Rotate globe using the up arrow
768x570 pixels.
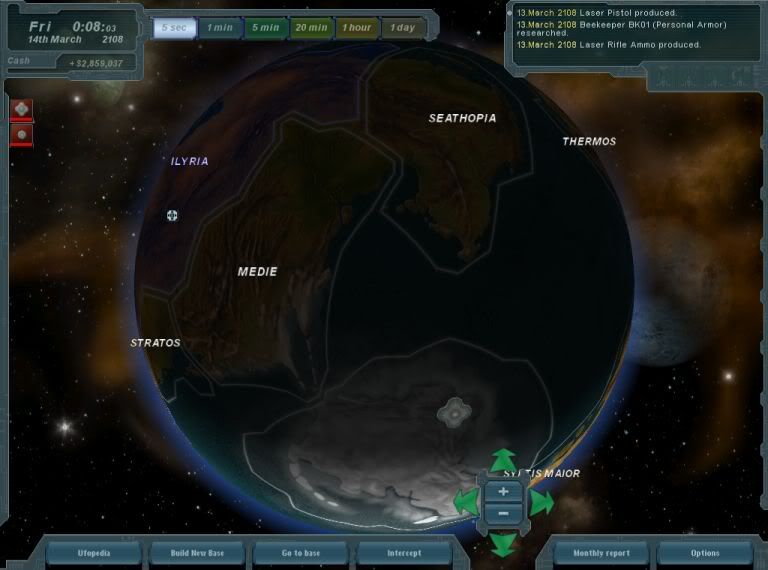503,461
